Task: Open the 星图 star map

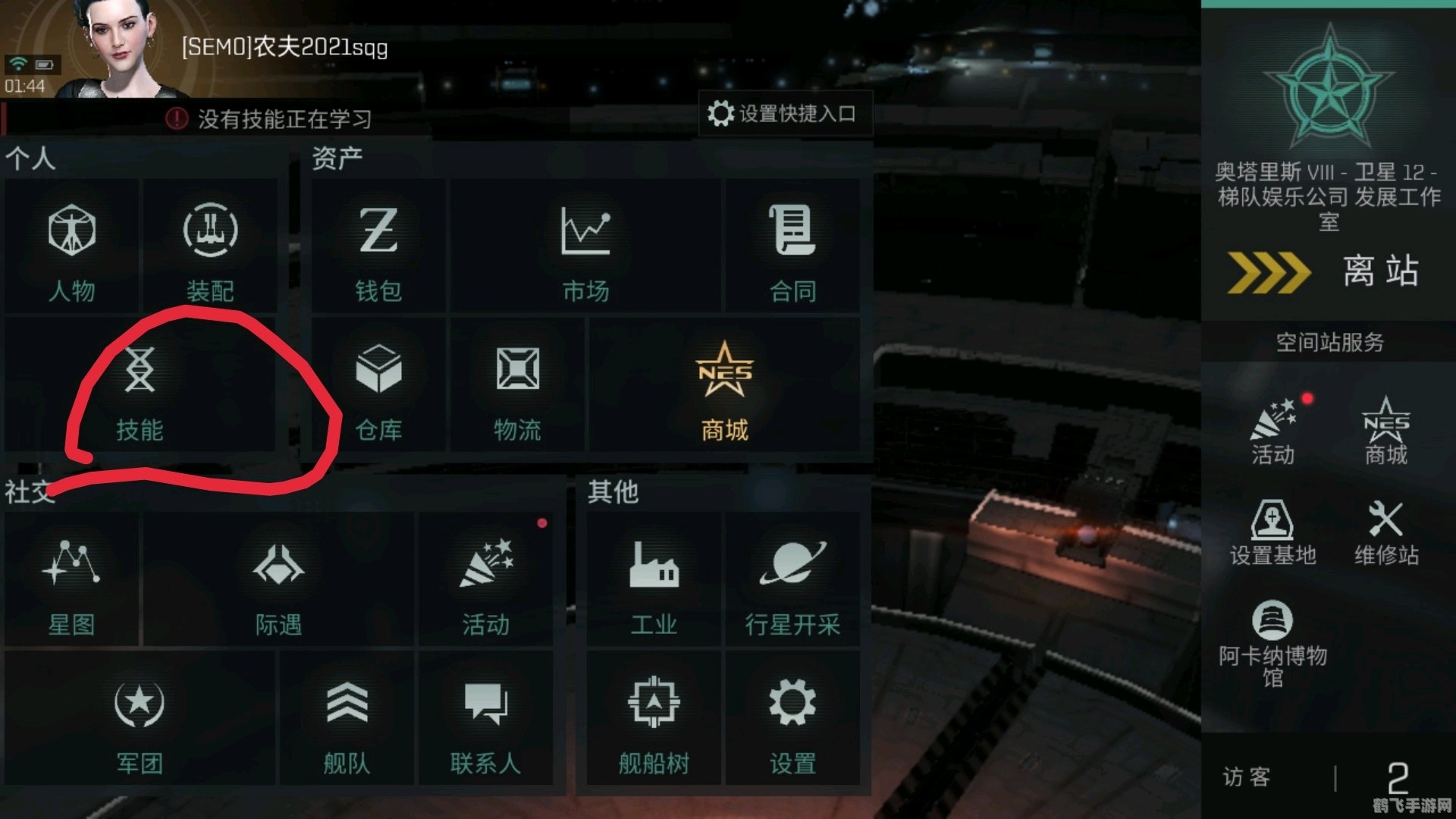Action: 73,584
